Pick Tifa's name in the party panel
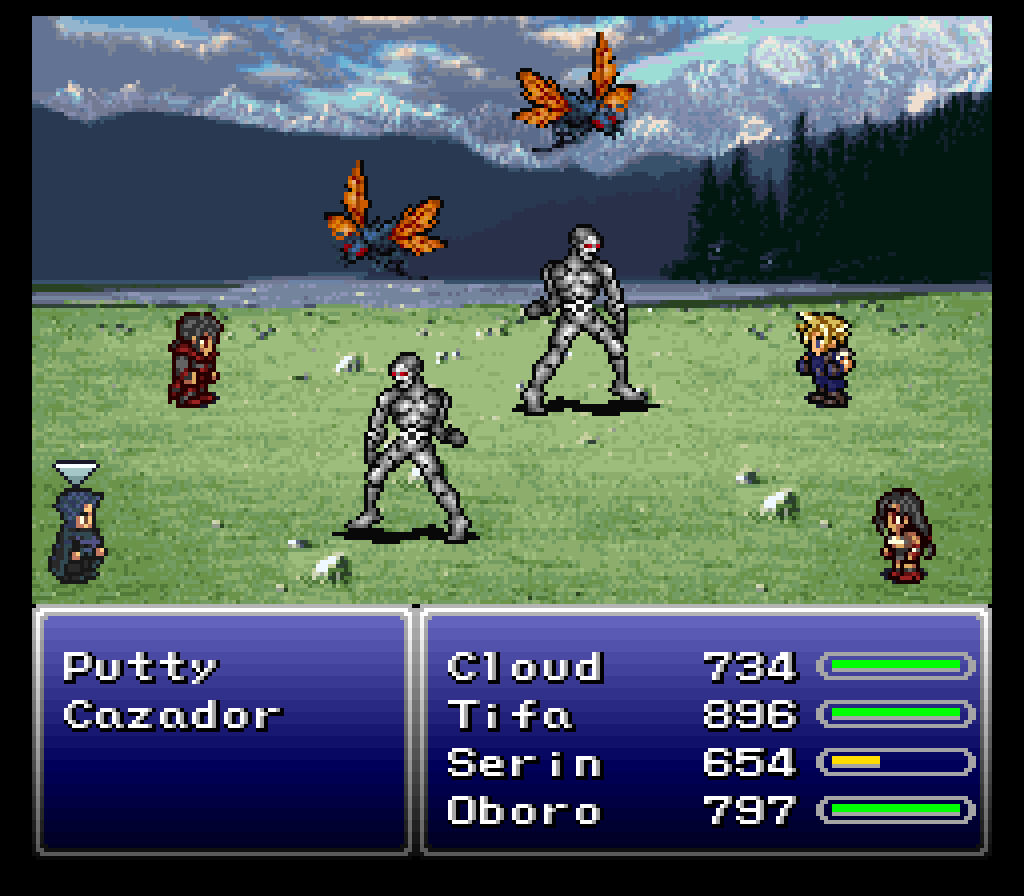Screen dimensions: 1024x896 point(510,715)
